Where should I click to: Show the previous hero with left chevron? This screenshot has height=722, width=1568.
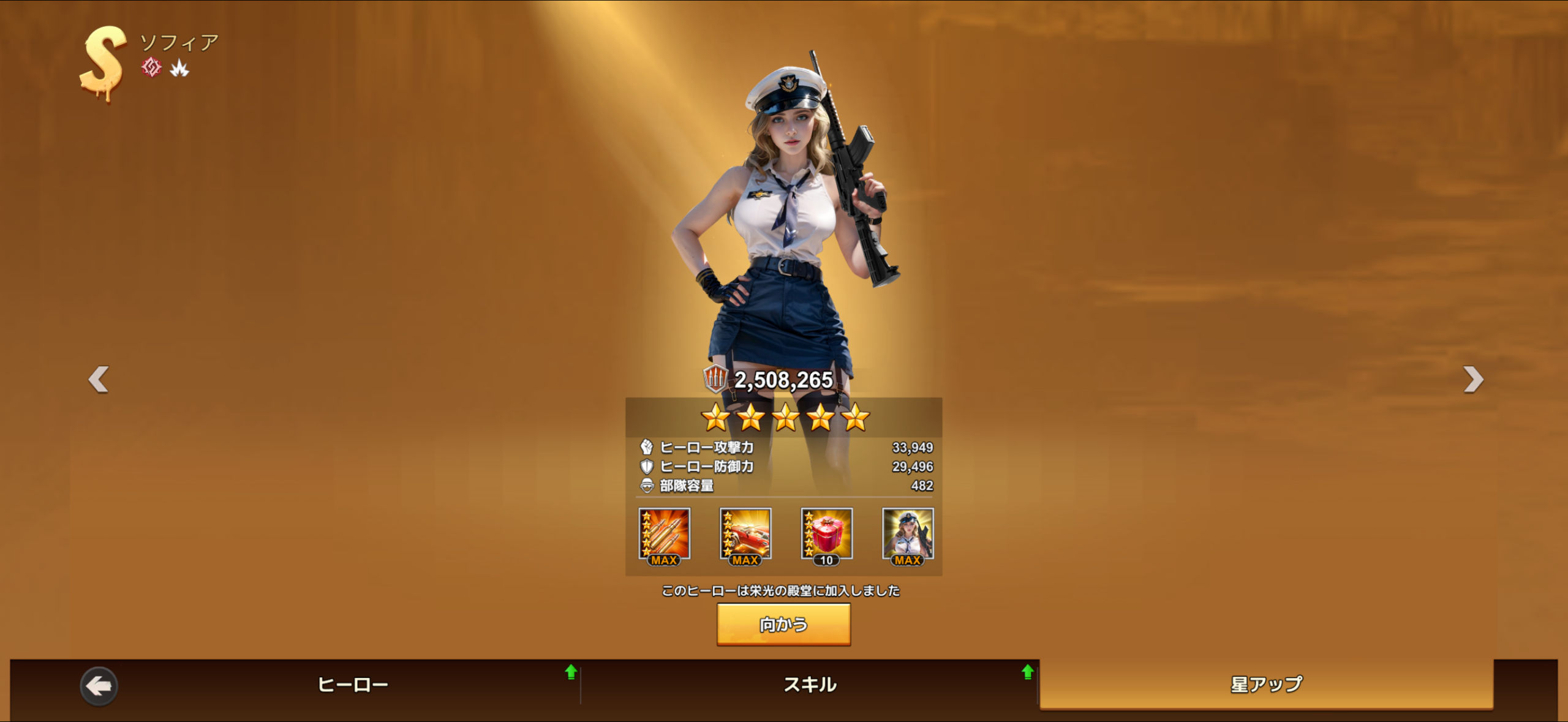click(99, 379)
